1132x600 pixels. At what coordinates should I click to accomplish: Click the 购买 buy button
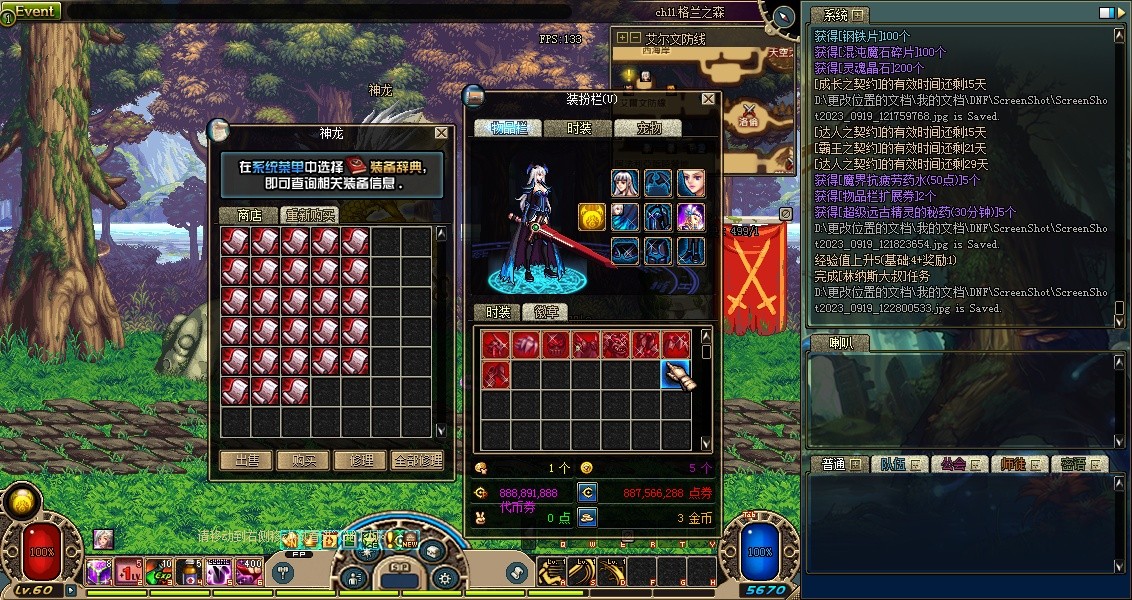click(304, 461)
